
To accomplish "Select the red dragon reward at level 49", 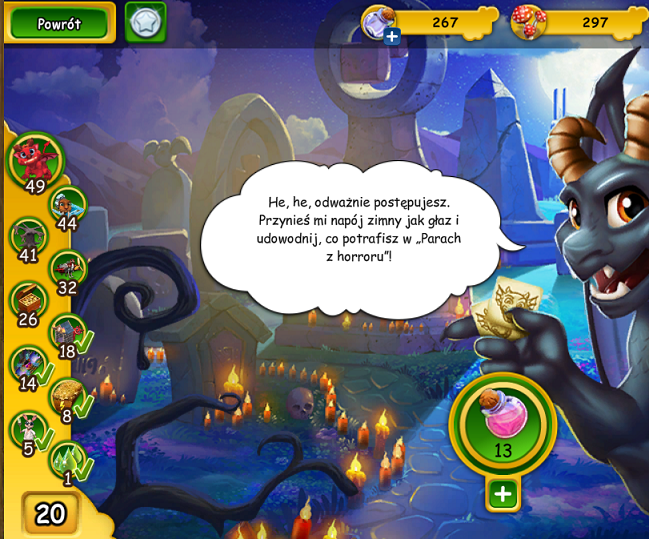I will pyautogui.click(x=36, y=159).
